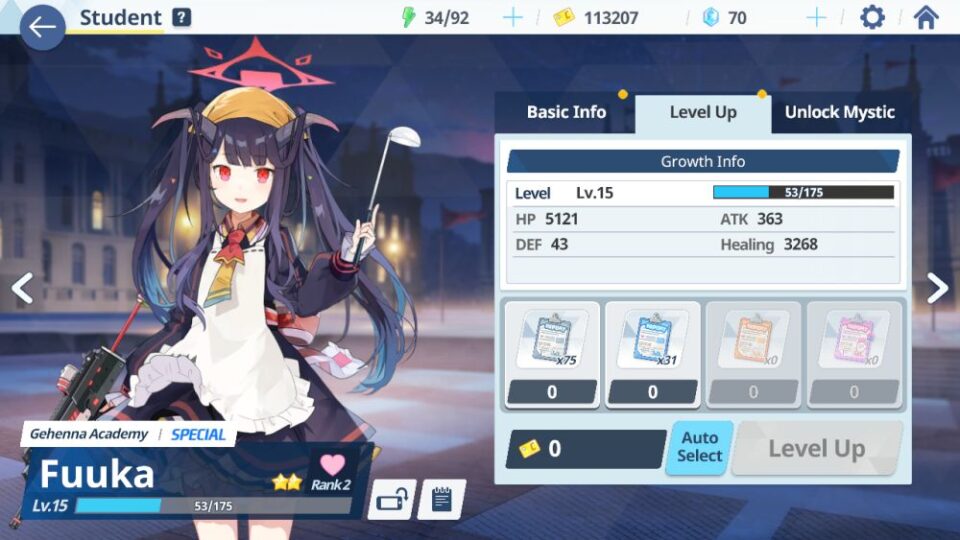Open the Student help question mark
The width and height of the screenshot is (960, 540).
(181, 17)
